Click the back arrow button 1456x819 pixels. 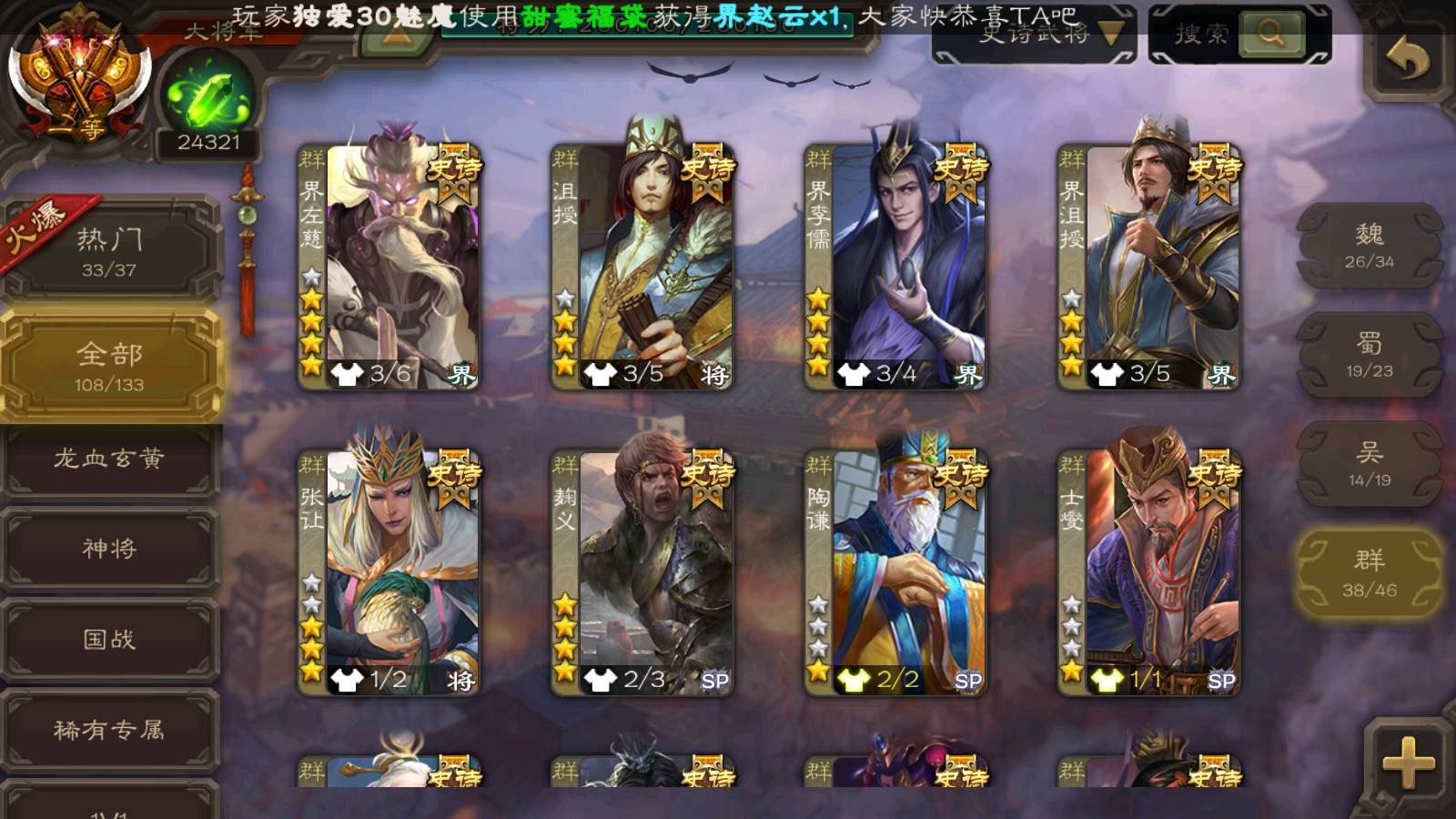pos(1408,59)
